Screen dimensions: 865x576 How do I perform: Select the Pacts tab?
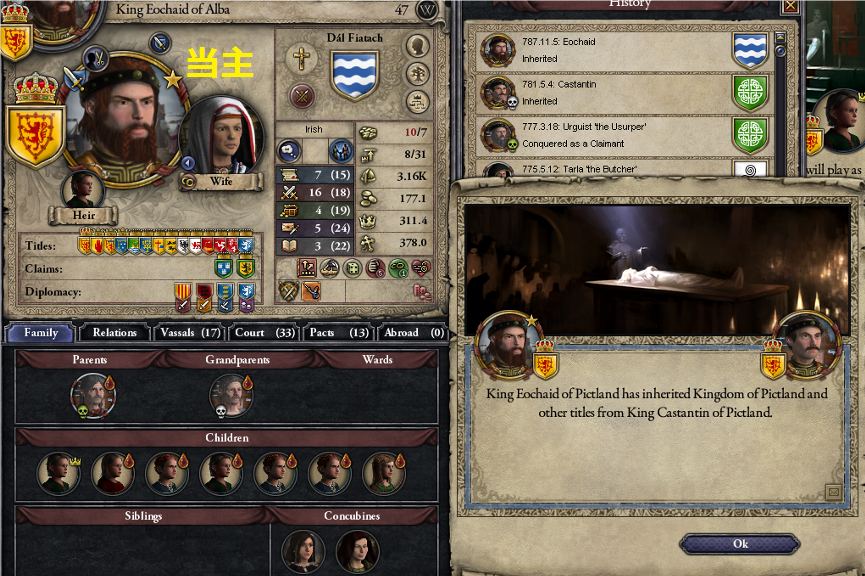(338, 333)
